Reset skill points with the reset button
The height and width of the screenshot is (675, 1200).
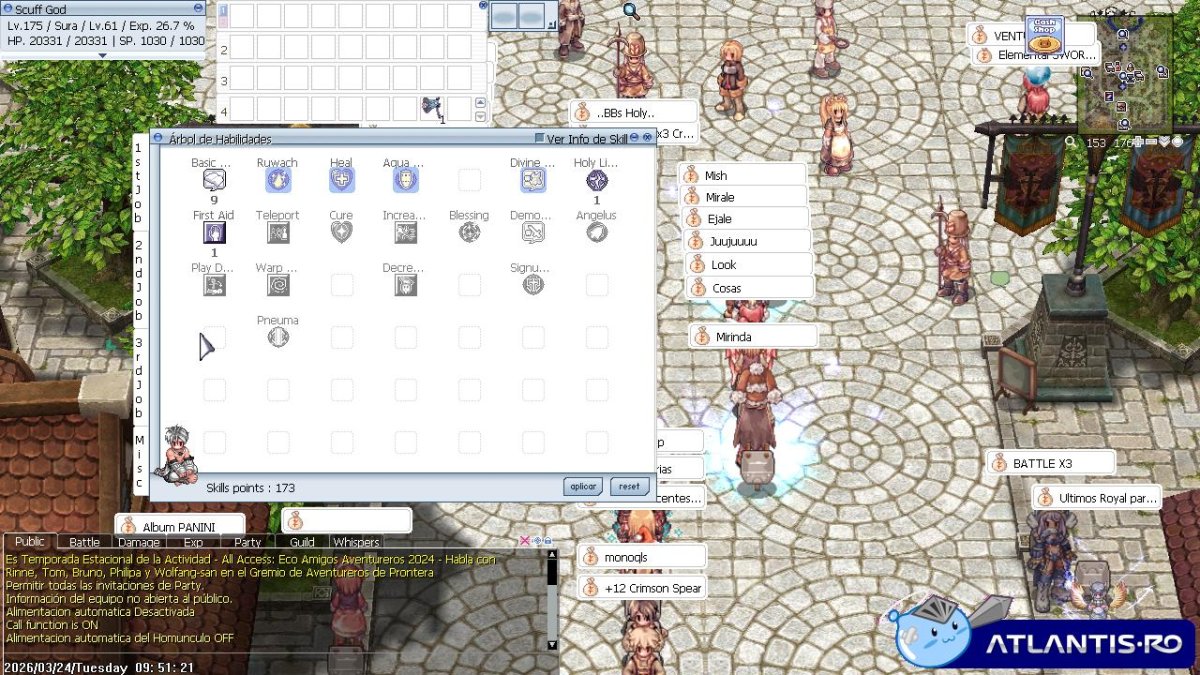coord(629,487)
